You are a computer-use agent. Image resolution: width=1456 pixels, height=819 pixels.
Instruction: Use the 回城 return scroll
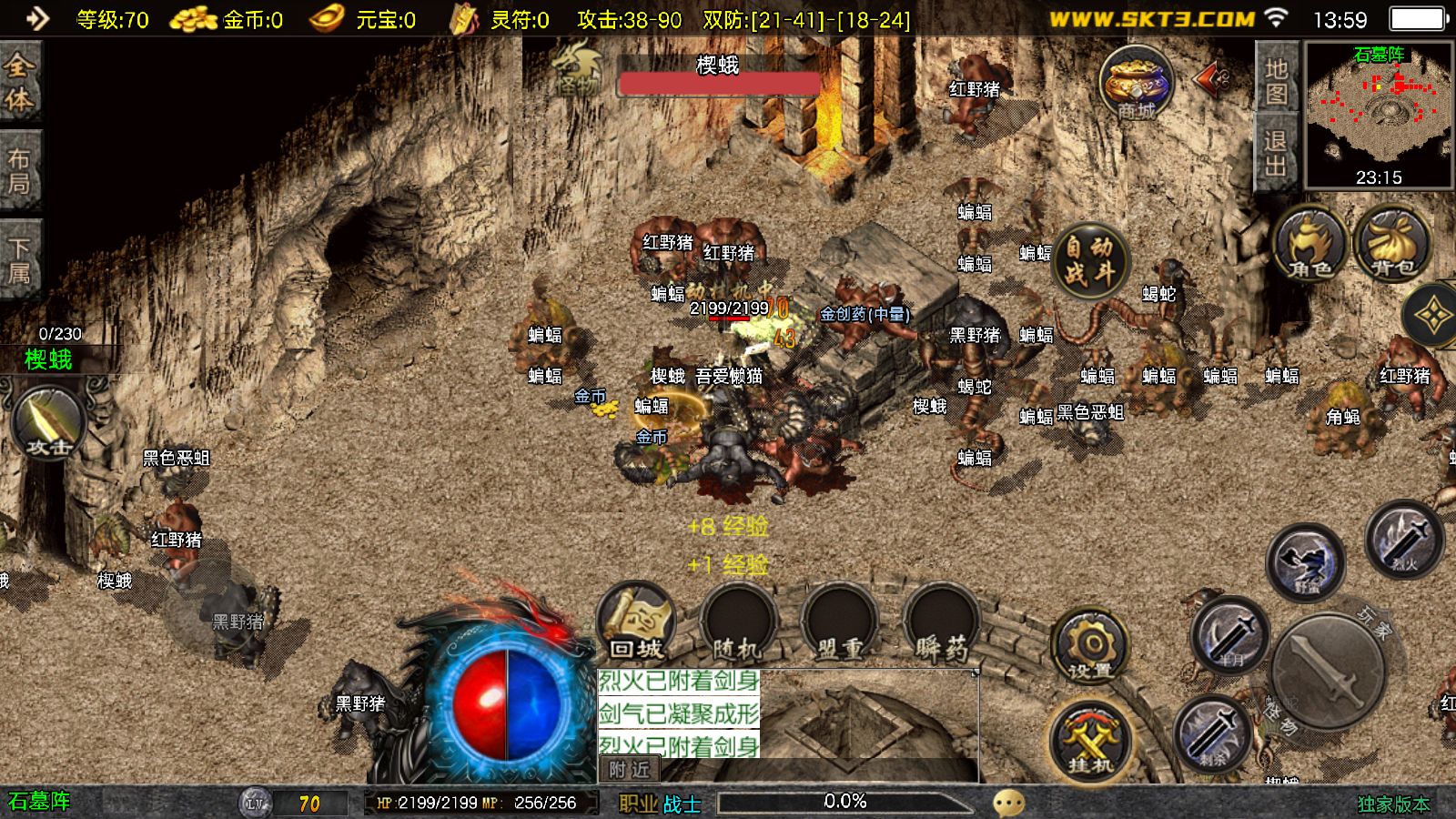637,622
